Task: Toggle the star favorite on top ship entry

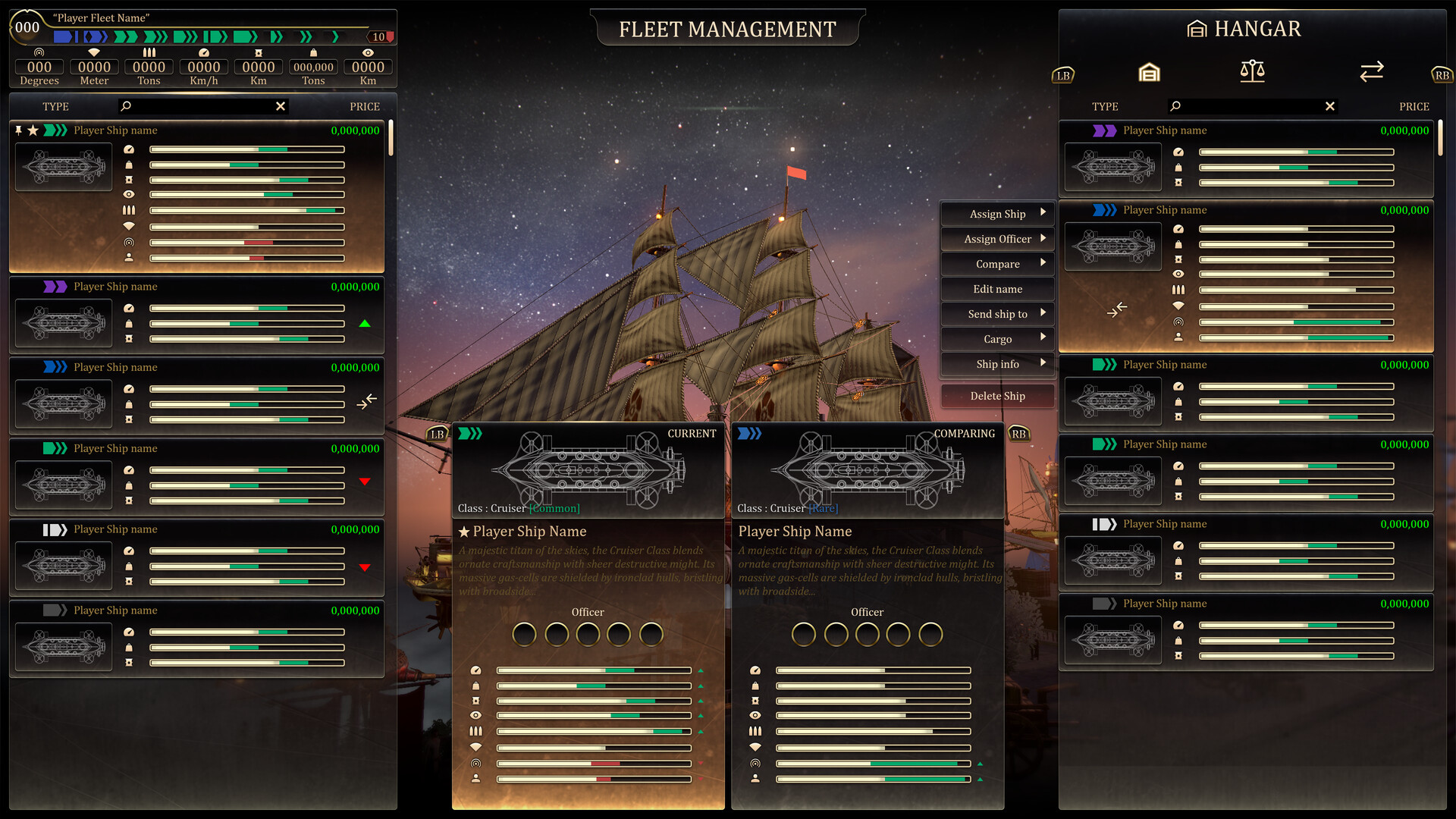Action: pyautogui.click(x=33, y=130)
